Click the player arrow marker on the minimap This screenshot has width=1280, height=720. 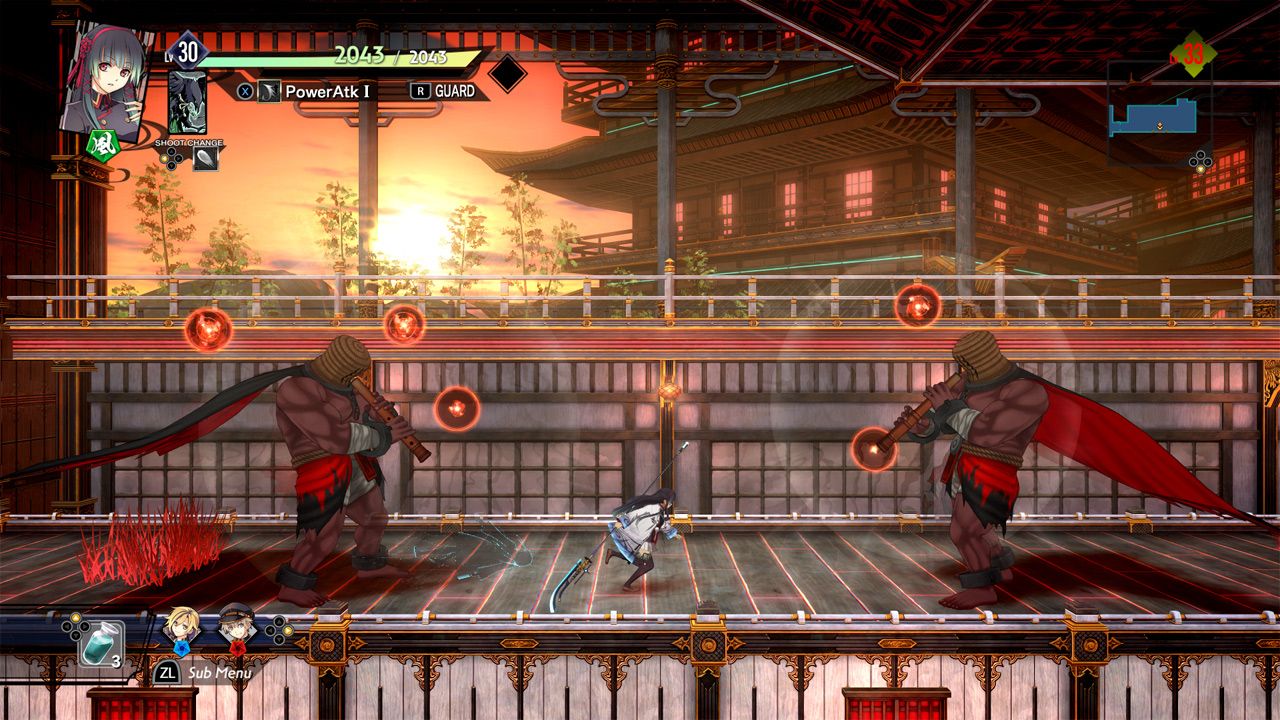click(x=1160, y=126)
